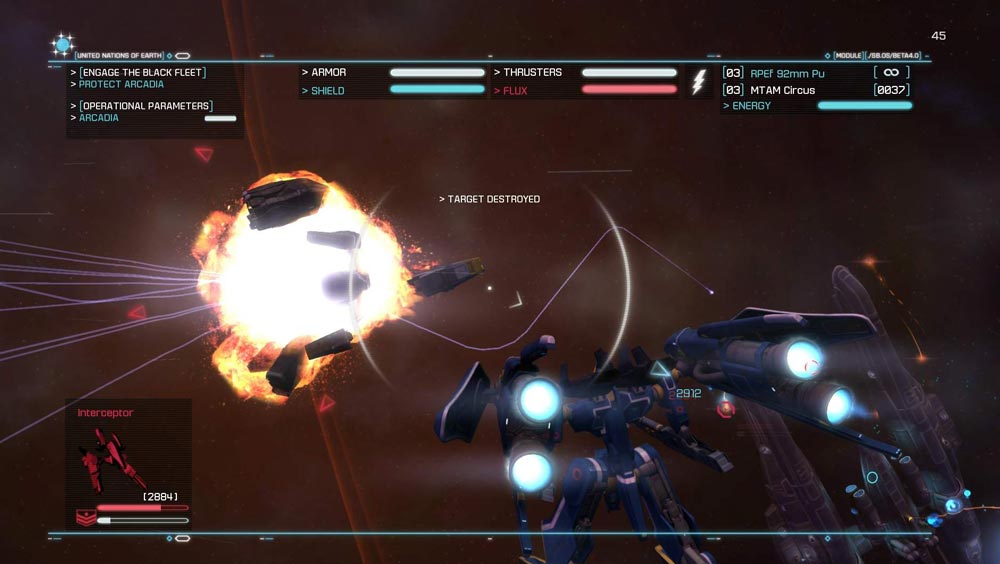The image size is (1000, 564).
Task: Open the Operational Parameters objective entry
Action: point(145,106)
